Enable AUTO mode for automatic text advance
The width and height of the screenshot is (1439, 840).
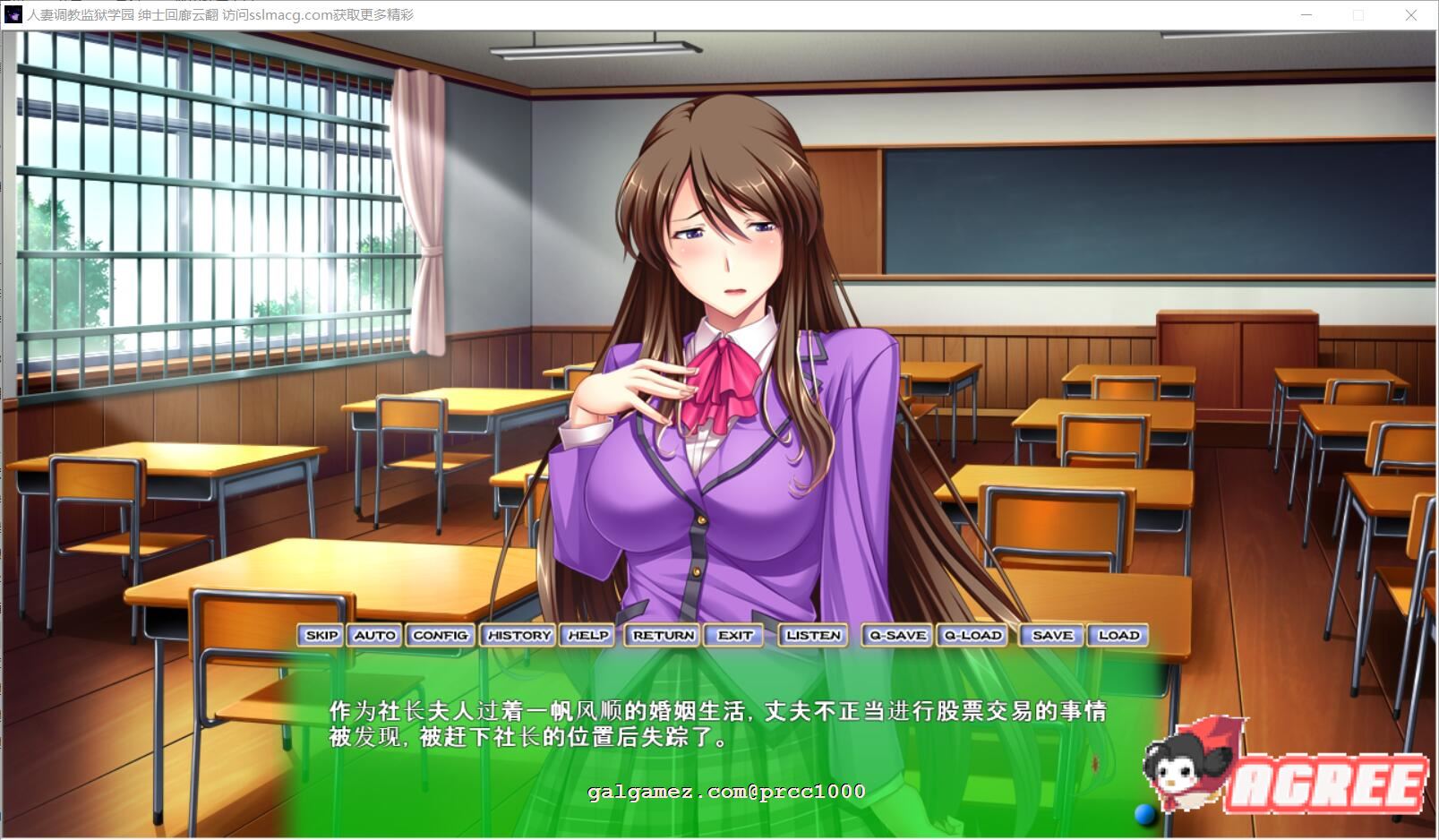[374, 635]
